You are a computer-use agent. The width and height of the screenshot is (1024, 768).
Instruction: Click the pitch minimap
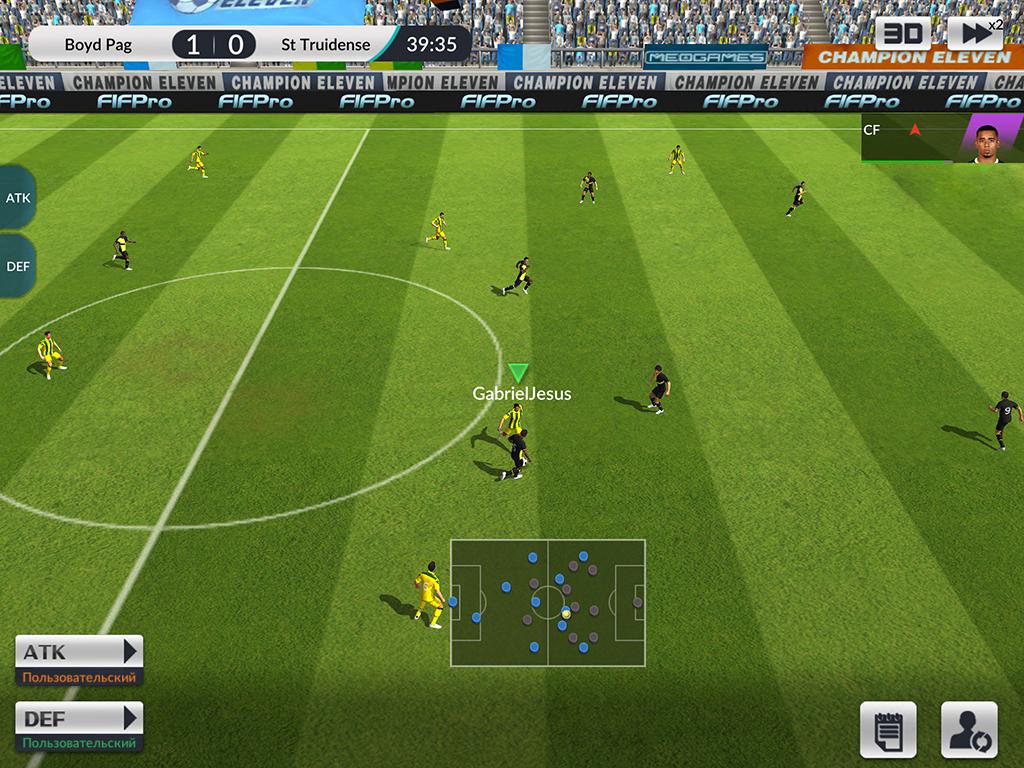[x=547, y=603]
